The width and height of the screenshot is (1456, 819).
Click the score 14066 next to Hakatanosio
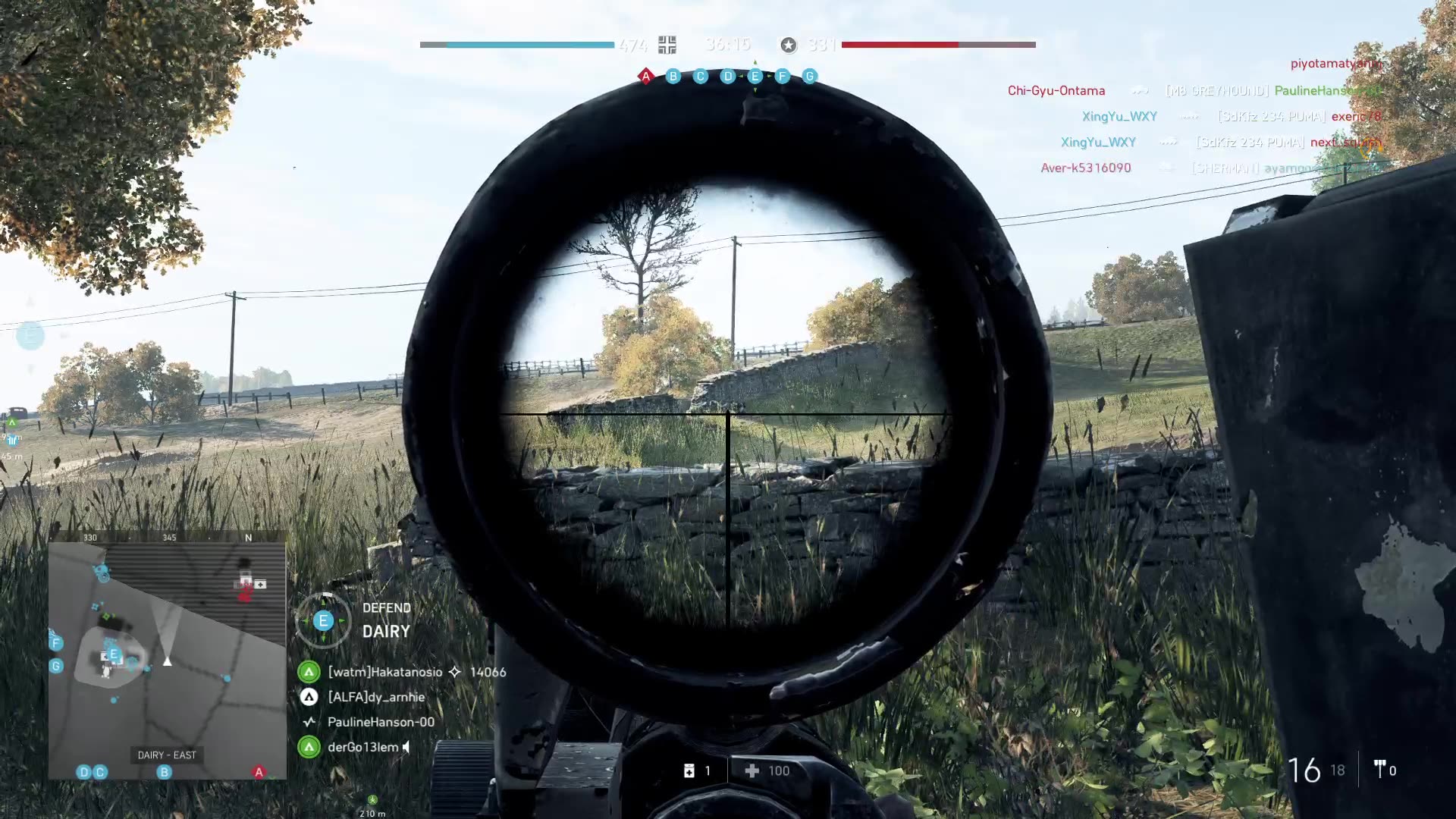pyautogui.click(x=488, y=672)
